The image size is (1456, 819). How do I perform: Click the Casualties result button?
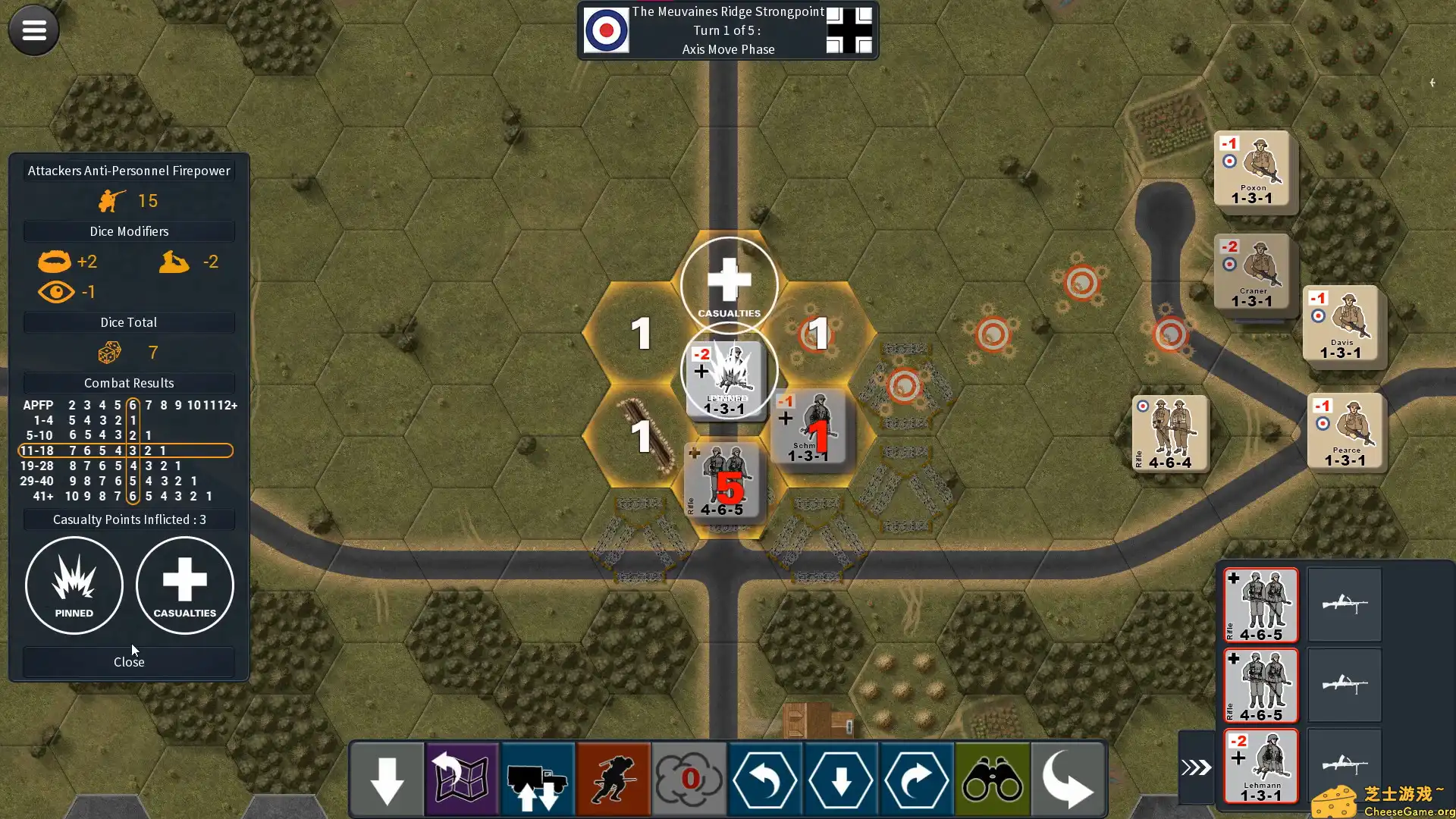coord(184,585)
